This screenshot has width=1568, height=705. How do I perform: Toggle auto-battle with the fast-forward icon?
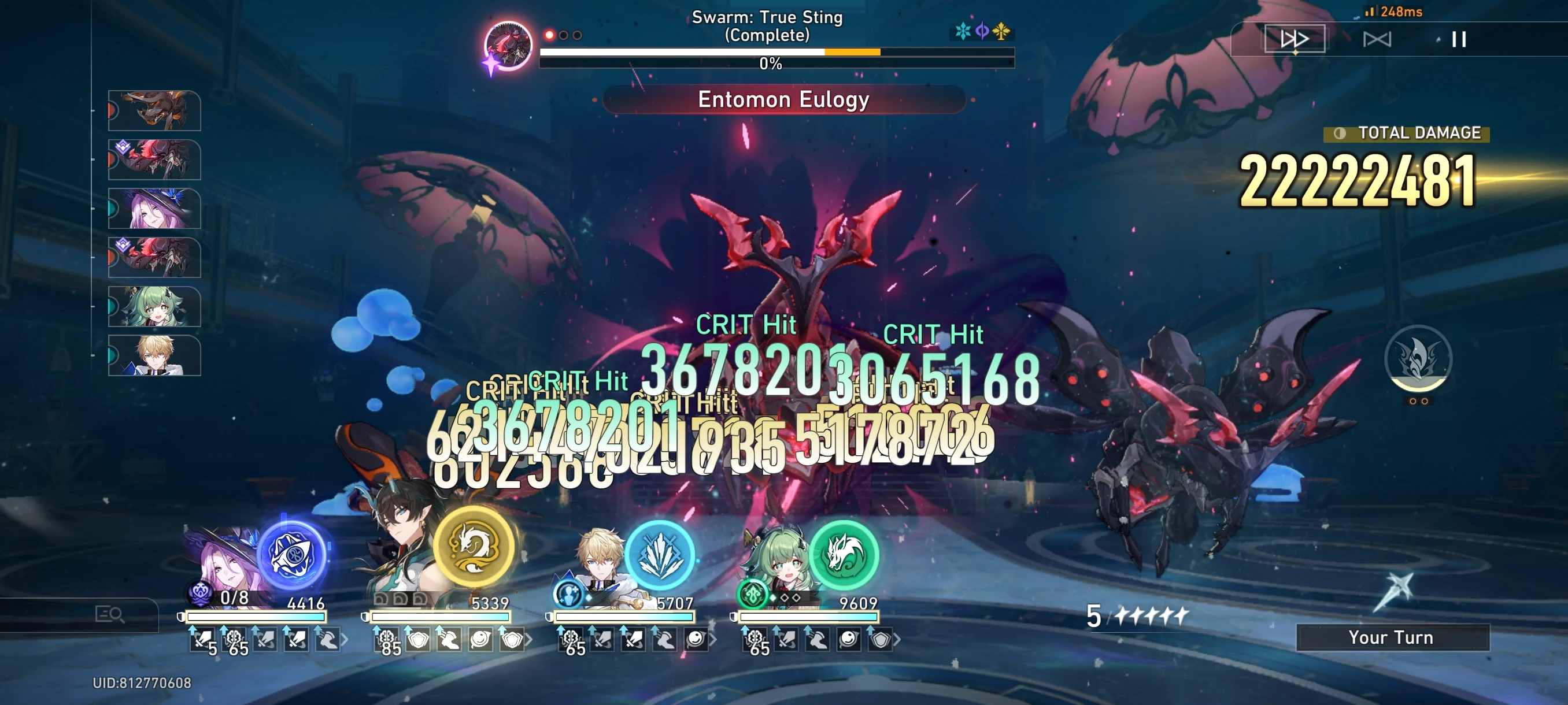click(1295, 38)
